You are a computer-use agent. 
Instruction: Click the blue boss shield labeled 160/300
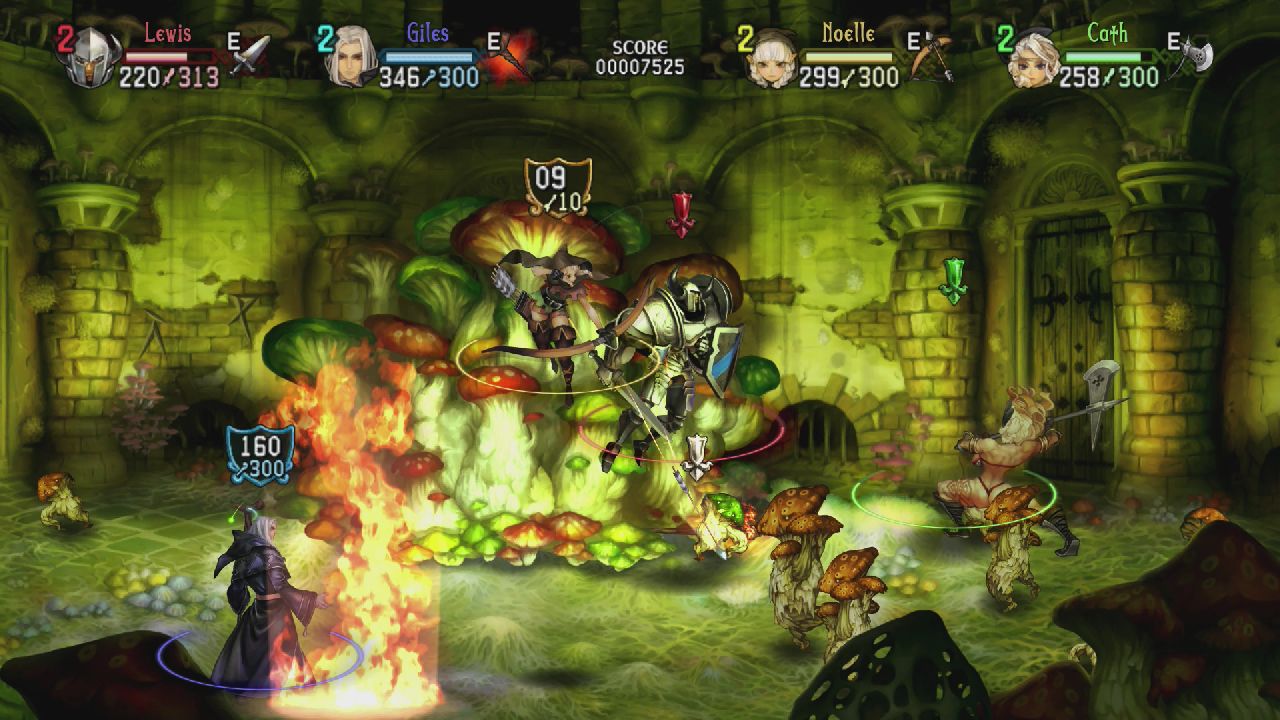click(263, 455)
